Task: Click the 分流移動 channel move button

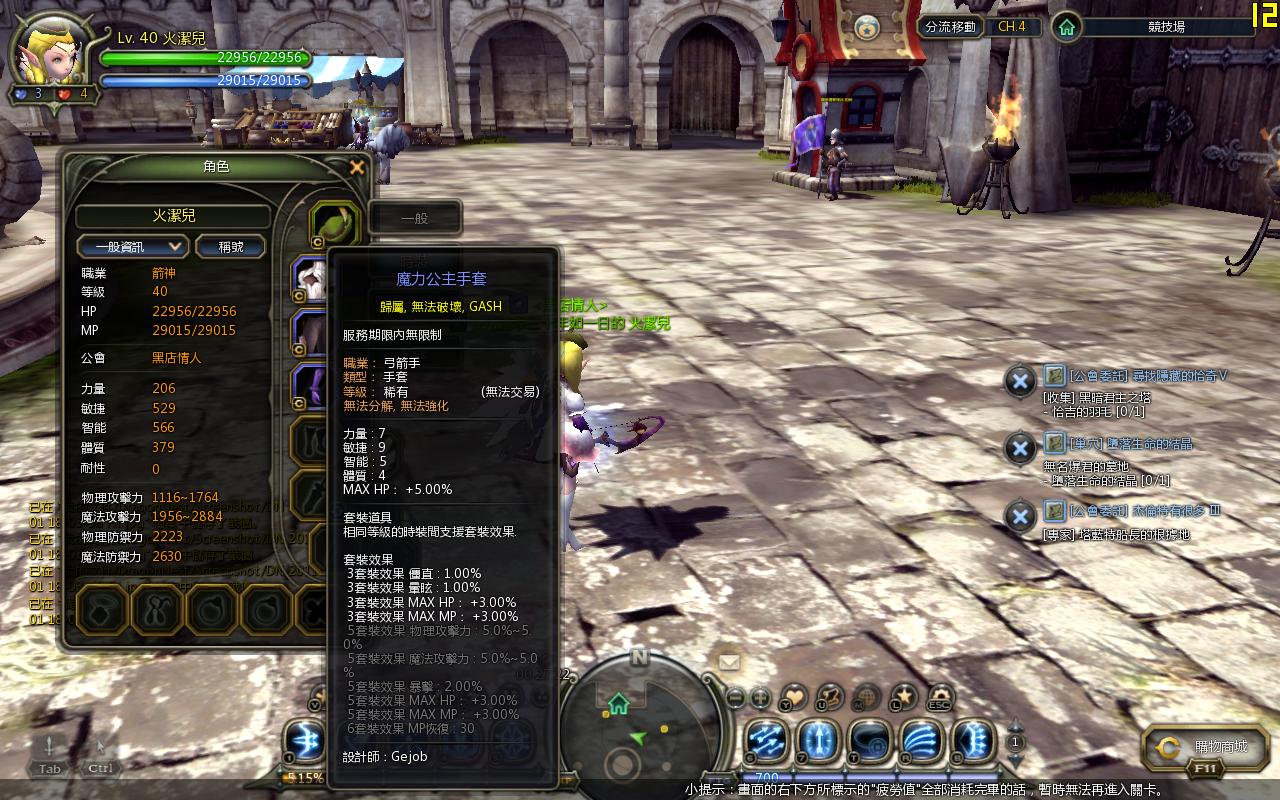Action: coord(950,27)
